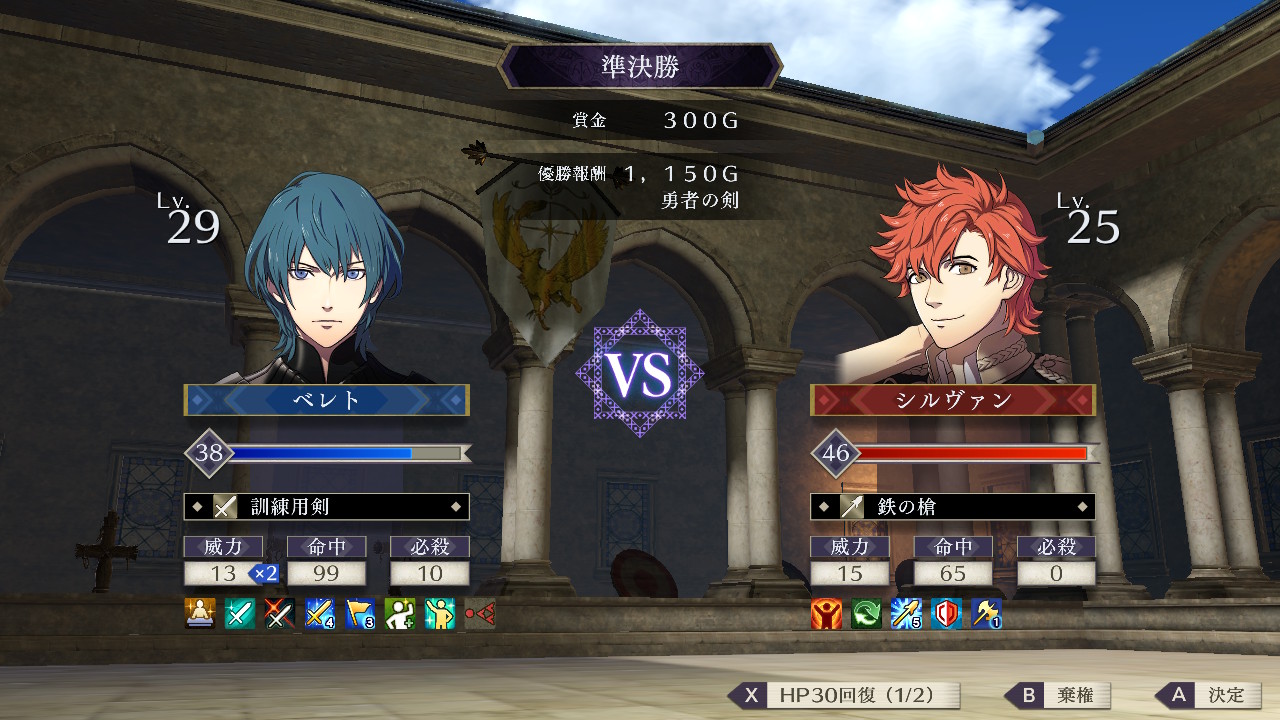The image size is (1280, 720).
Task: Select Sylvain's 鉄の槍 weapon bar
Action: 952,507
